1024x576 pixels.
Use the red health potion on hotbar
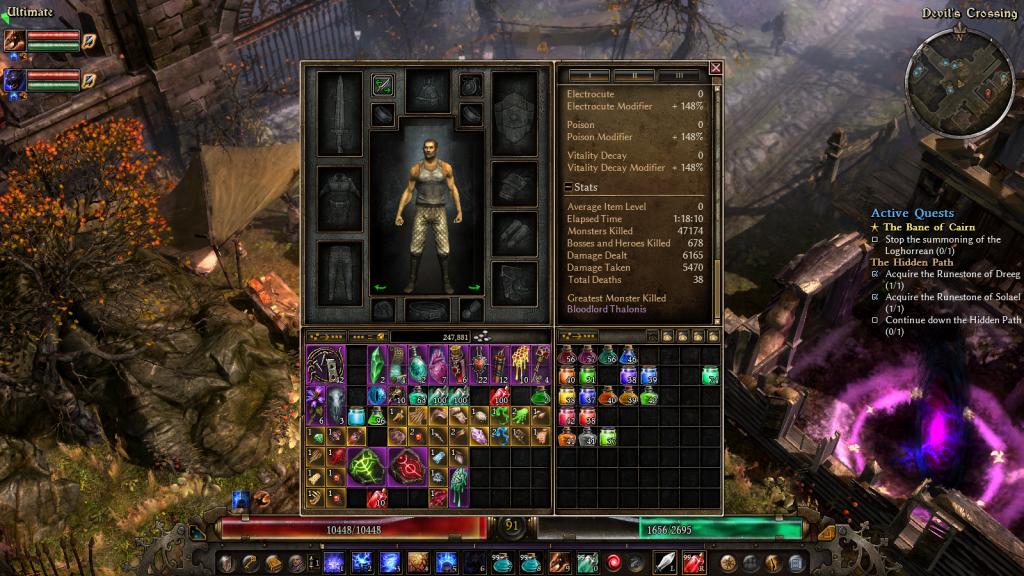(693, 561)
